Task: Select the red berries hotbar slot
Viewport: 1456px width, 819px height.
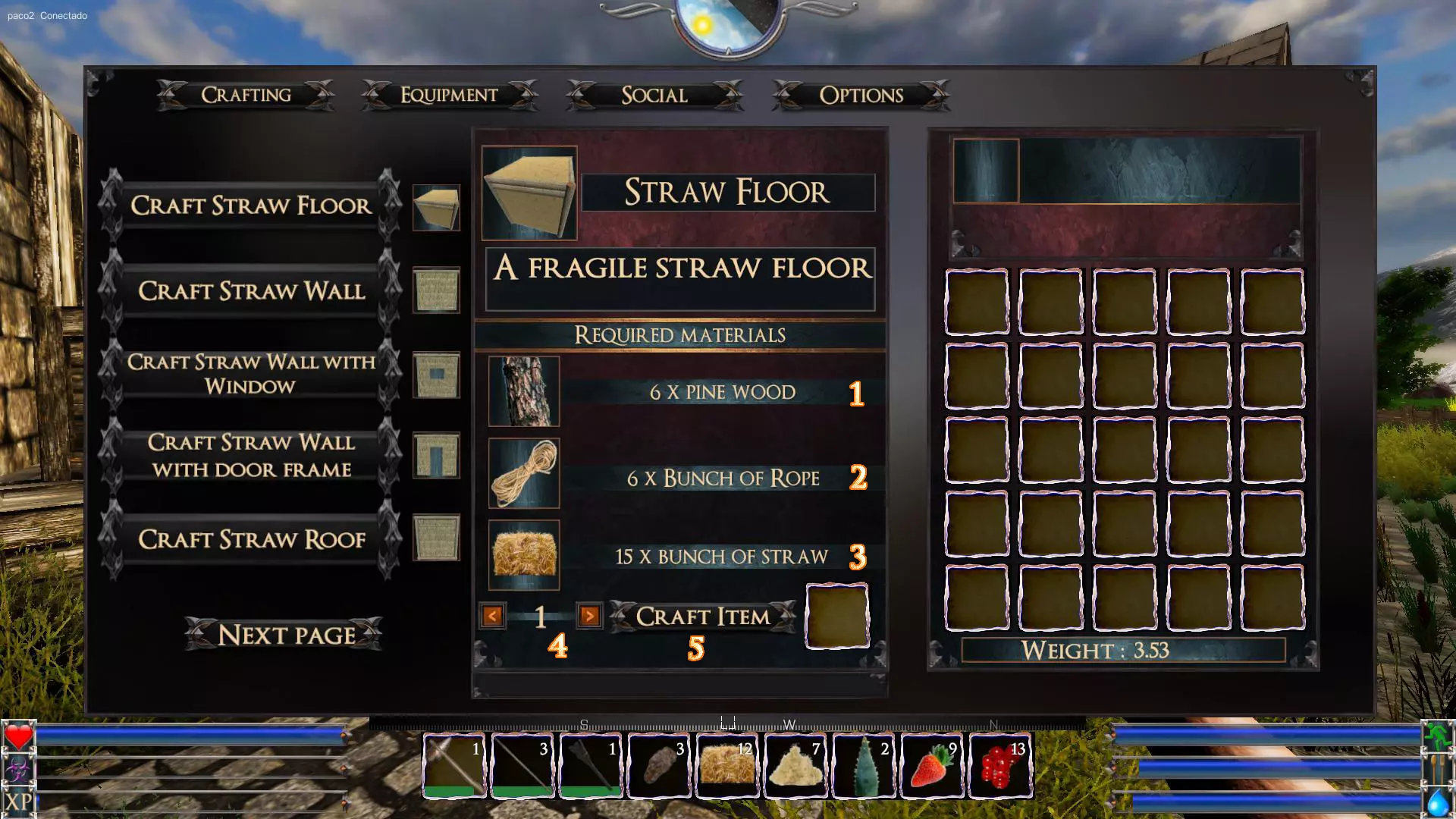Action: click(1000, 766)
